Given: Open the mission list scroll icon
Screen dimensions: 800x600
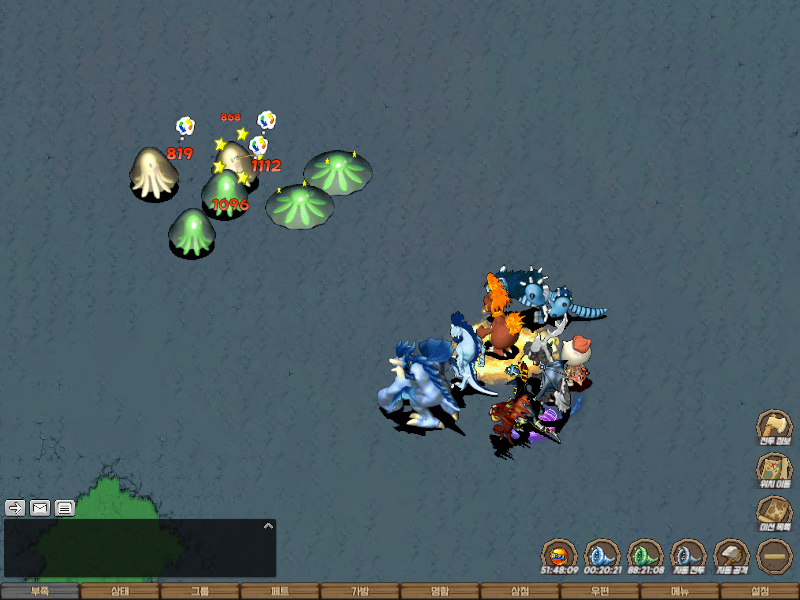Looking at the screenshot, I should 773,512.
